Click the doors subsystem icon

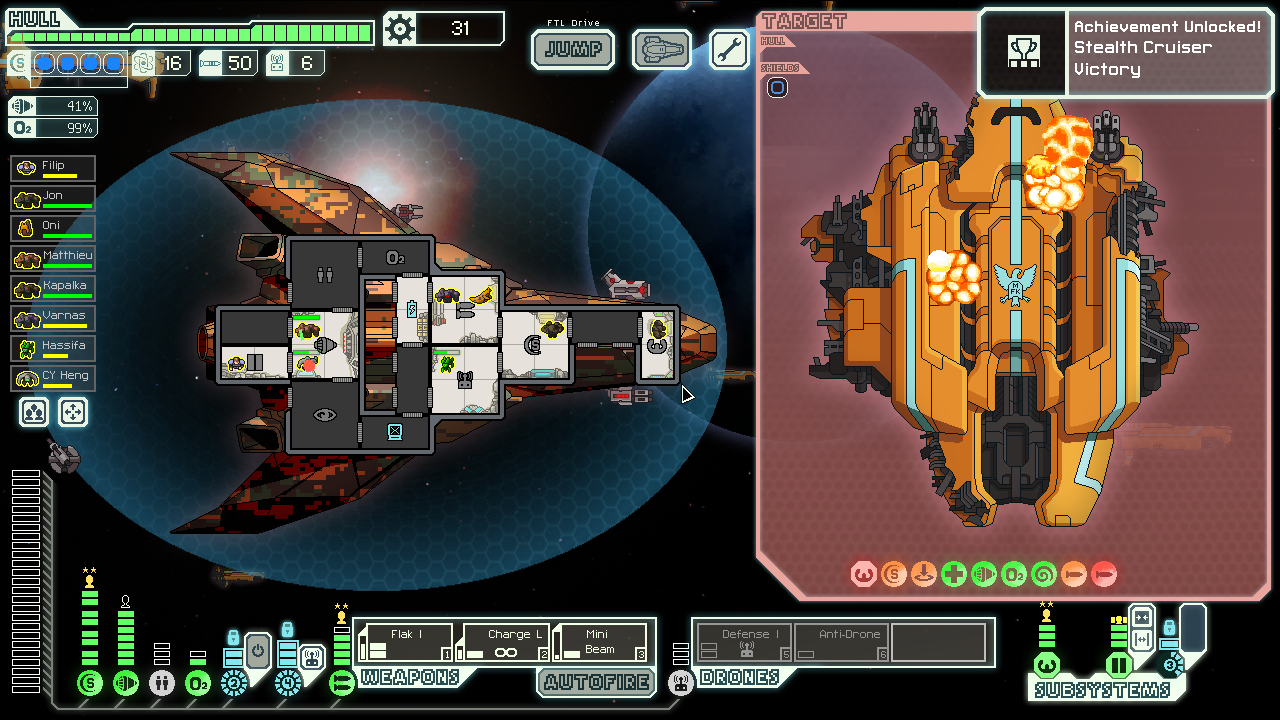click(1118, 664)
